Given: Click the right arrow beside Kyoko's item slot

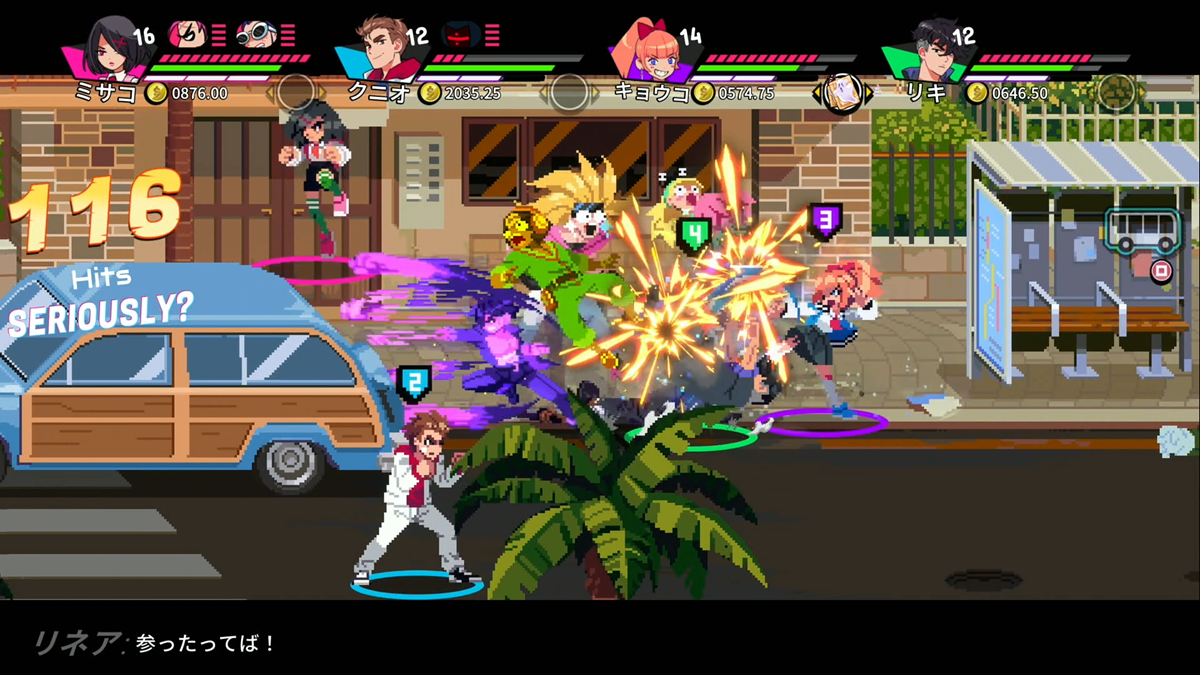Looking at the screenshot, I should coord(868,94).
